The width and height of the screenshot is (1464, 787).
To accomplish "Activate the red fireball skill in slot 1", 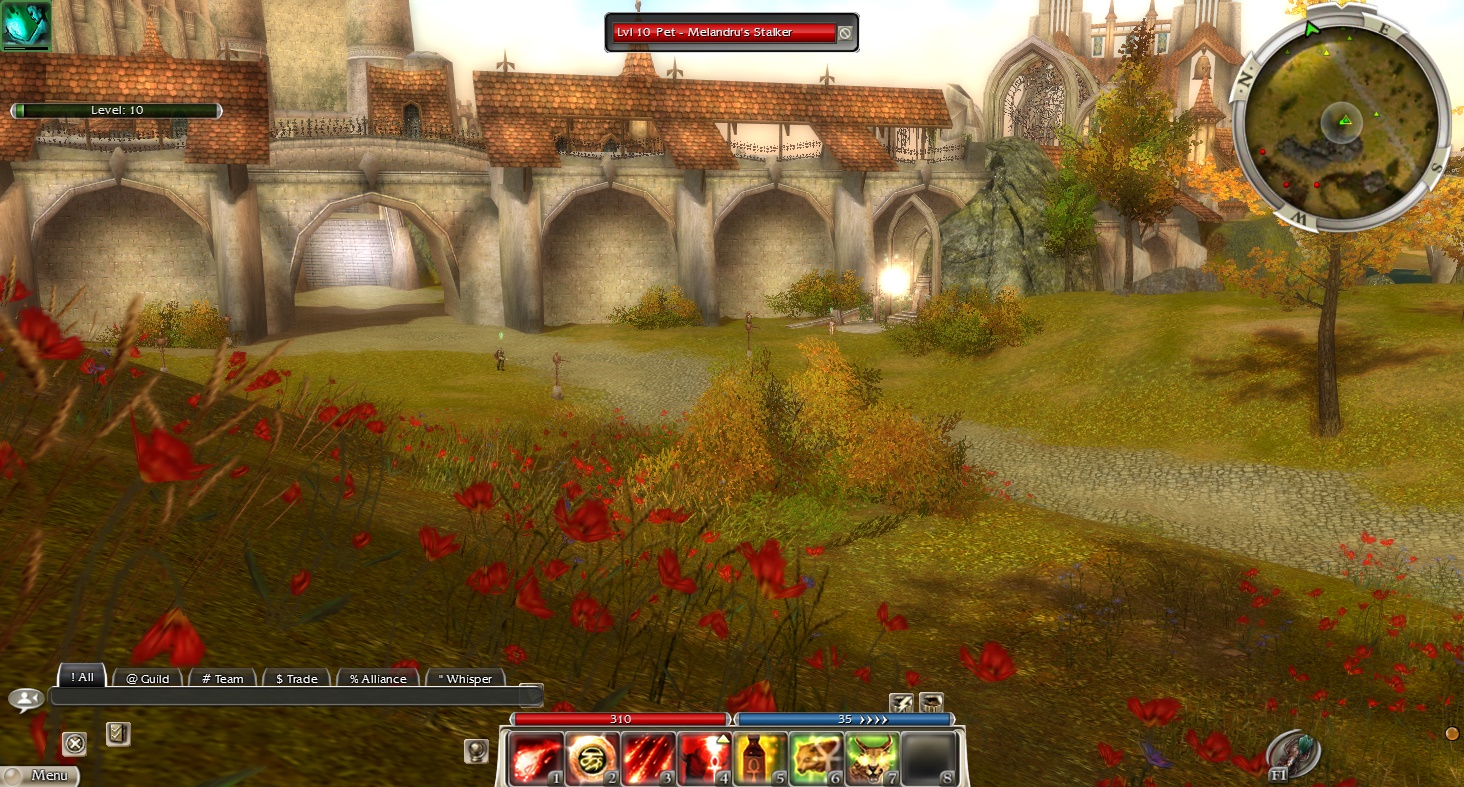I will 537,758.
